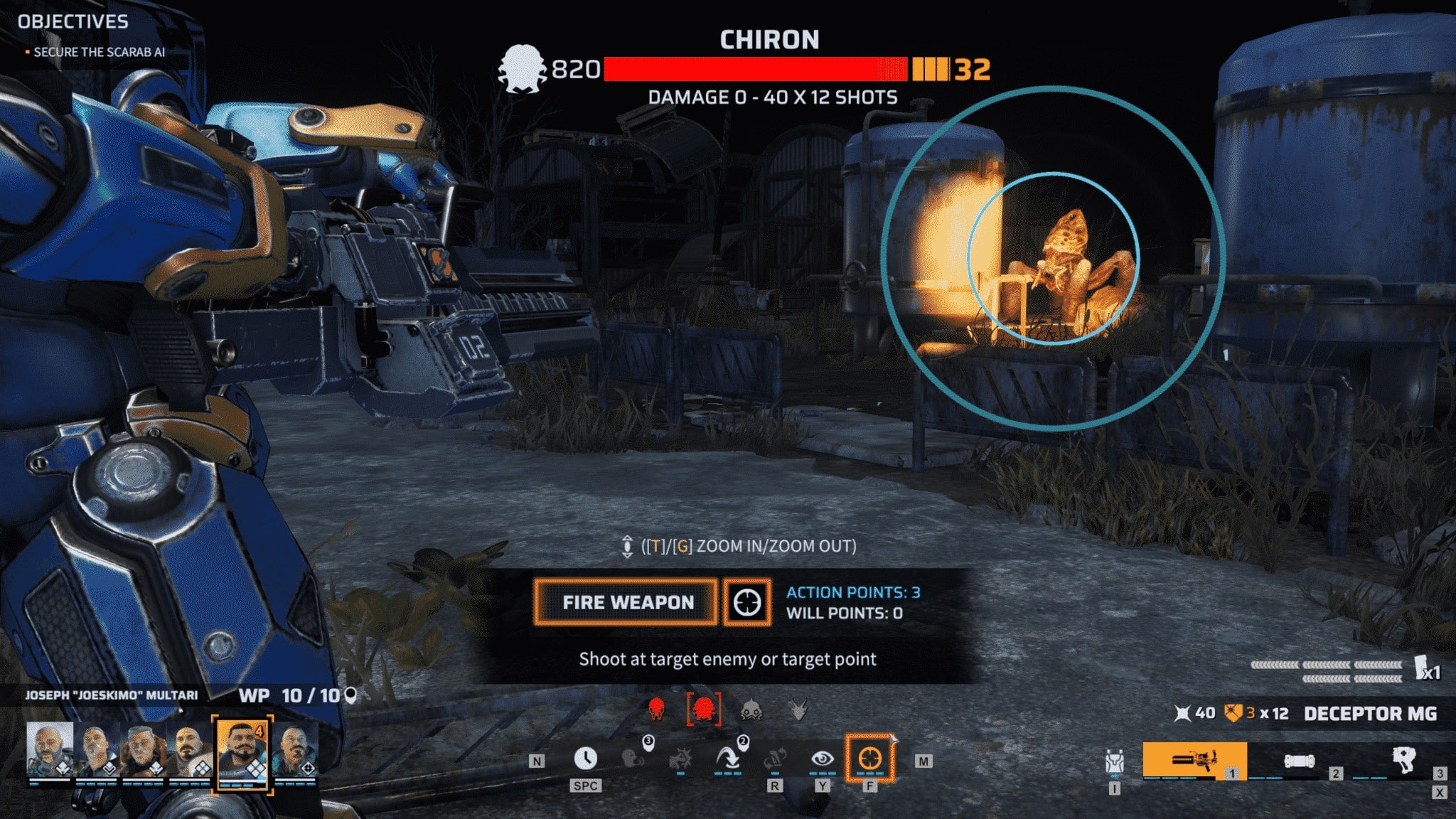Activate the eye Overwatch ability
Viewport: 1456px width, 819px height.
pos(822,759)
